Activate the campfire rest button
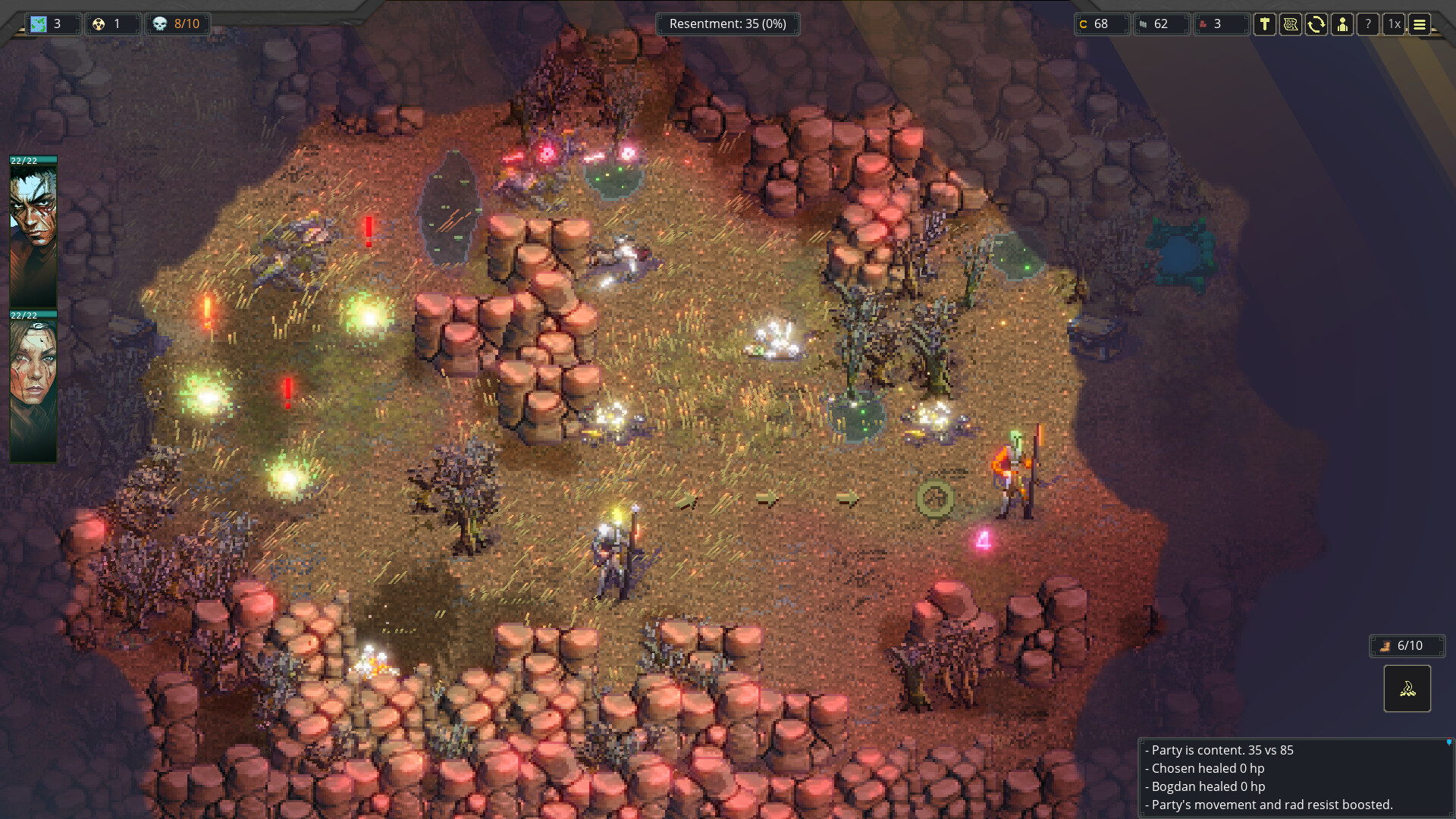Viewport: 1456px width, 819px height. (x=1407, y=689)
